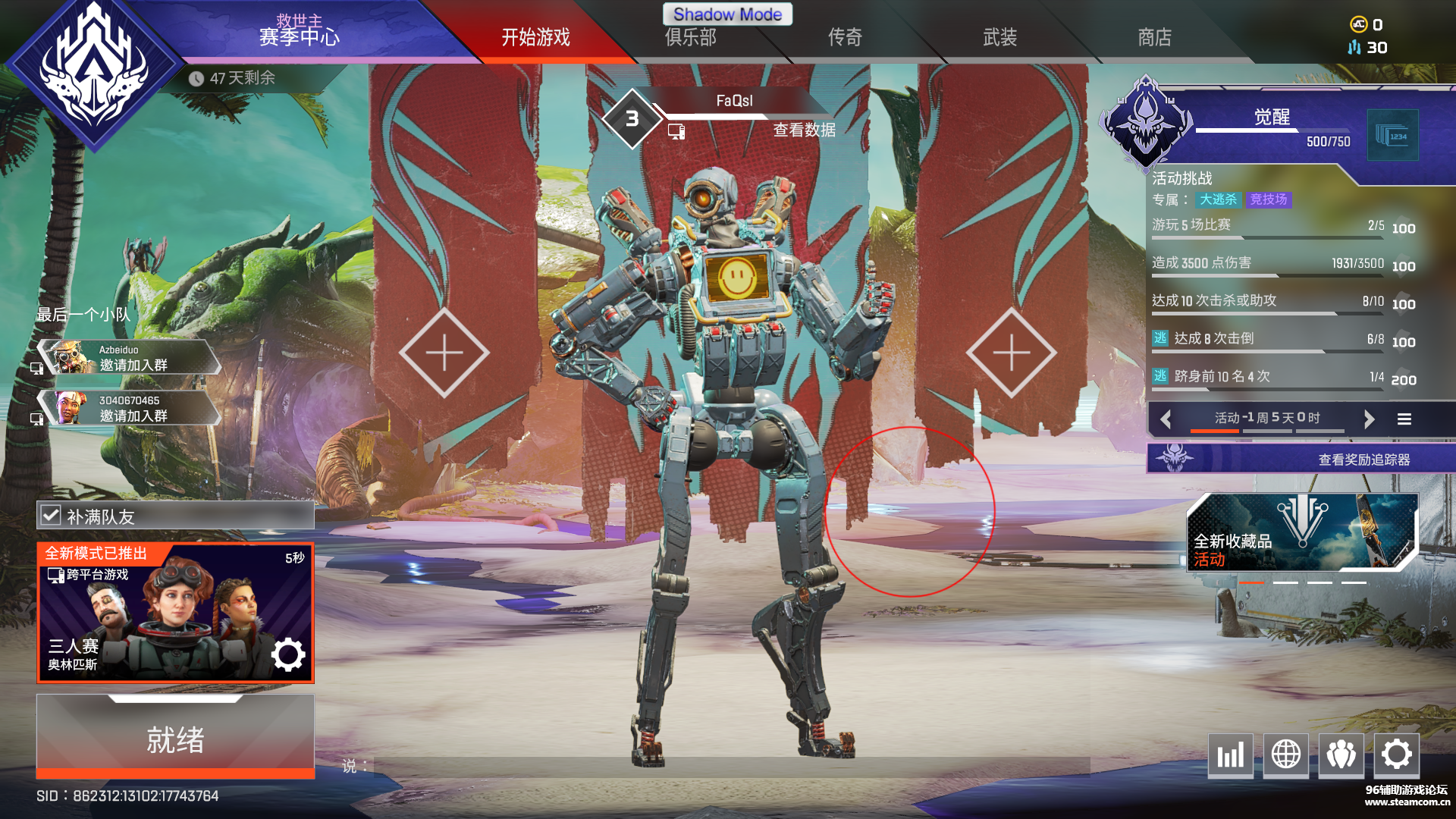Open the gear settings icon at bottom right
The width and height of the screenshot is (1456, 819).
tap(1396, 755)
